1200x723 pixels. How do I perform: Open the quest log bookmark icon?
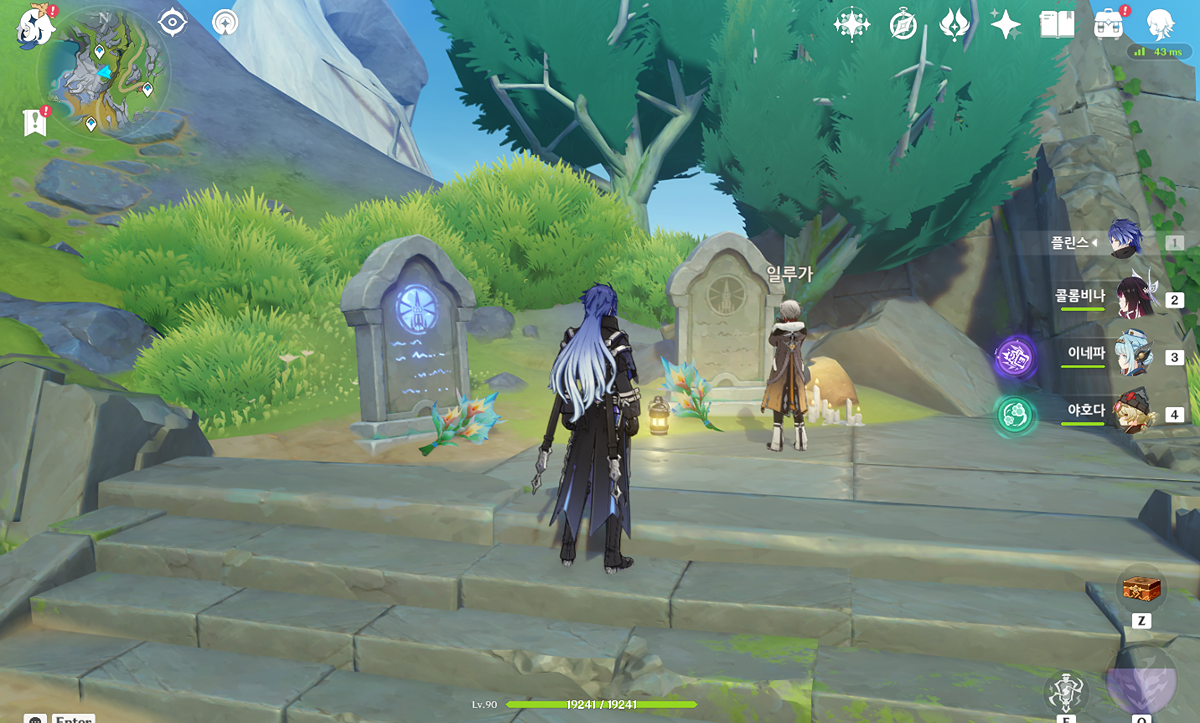34,123
